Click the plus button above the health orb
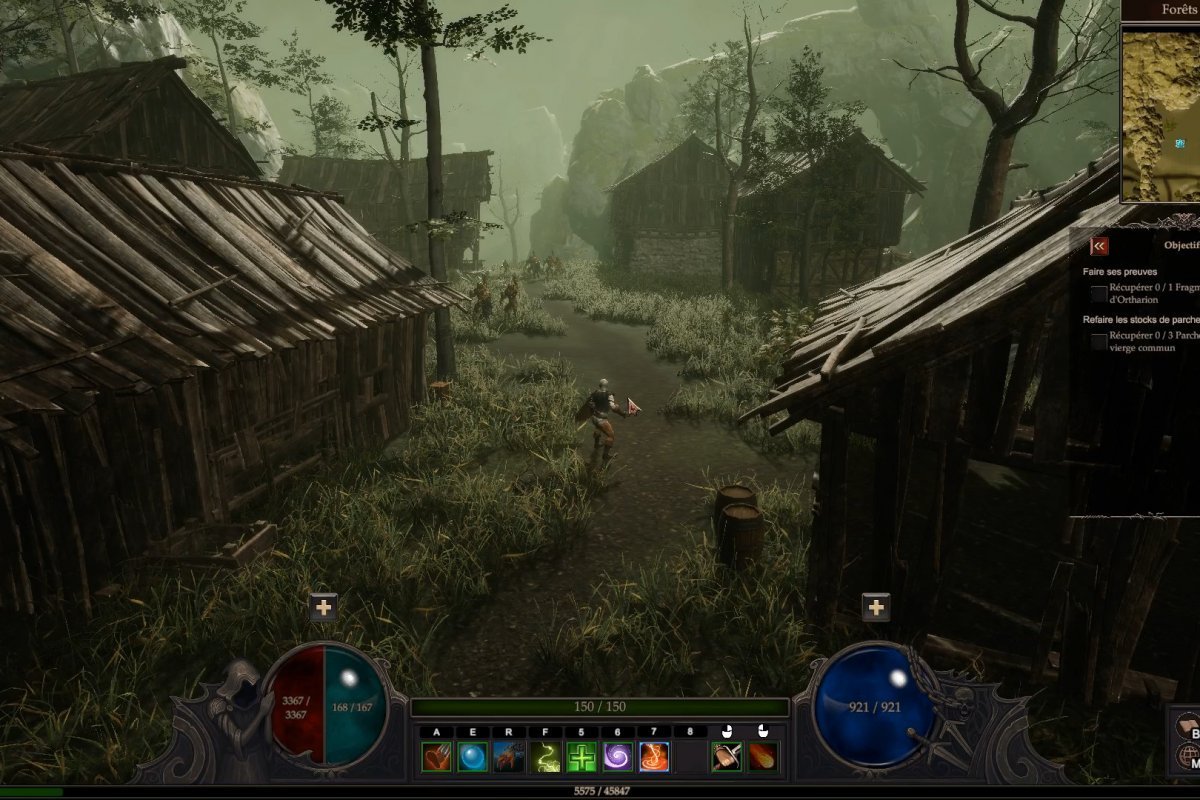The image size is (1200, 800). coord(323,607)
